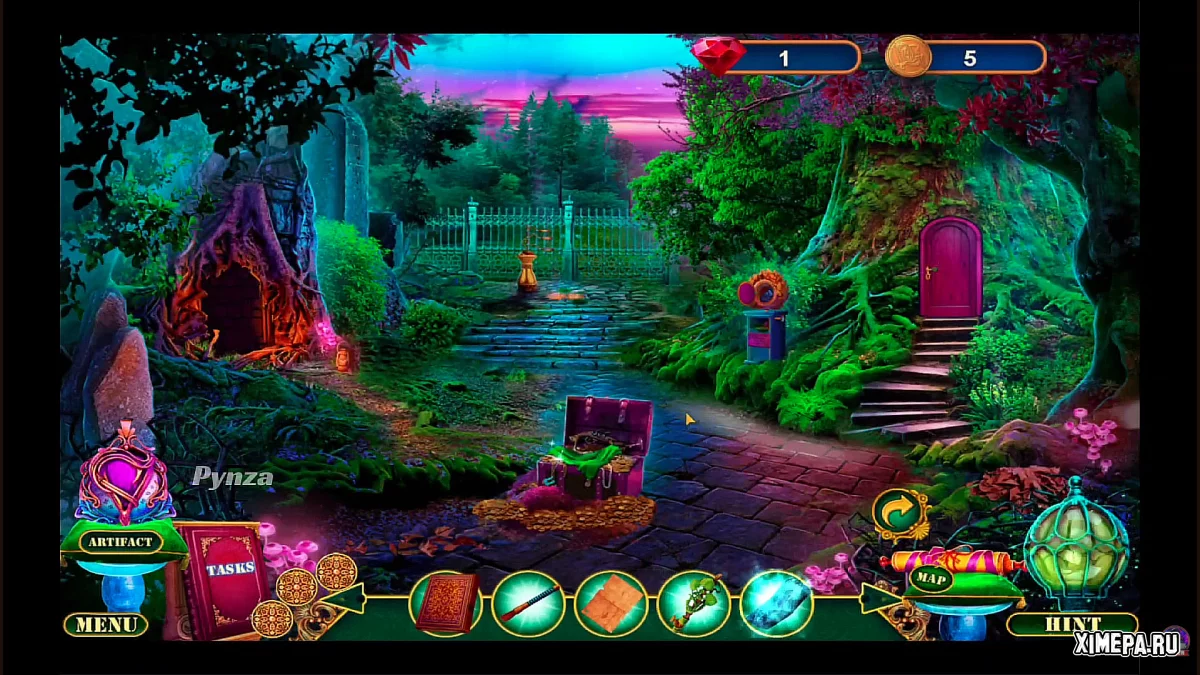Image resolution: width=1200 pixels, height=675 pixels.
Task: Select the blue crystal shard inventory item
Action: (x=776, y=603)
